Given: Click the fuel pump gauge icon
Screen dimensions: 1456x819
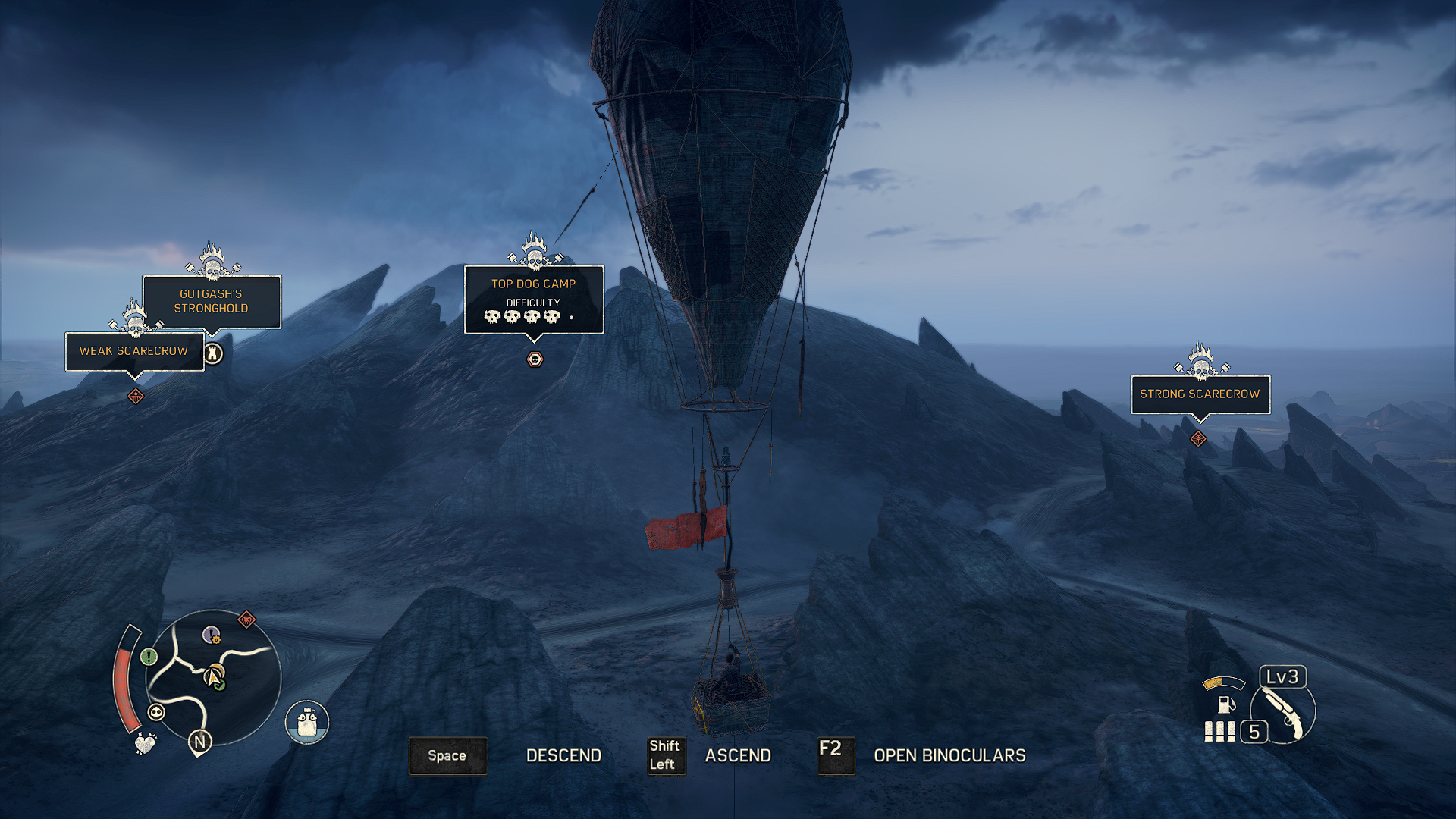Looking at the screenshot, I should pos(1224,704).
